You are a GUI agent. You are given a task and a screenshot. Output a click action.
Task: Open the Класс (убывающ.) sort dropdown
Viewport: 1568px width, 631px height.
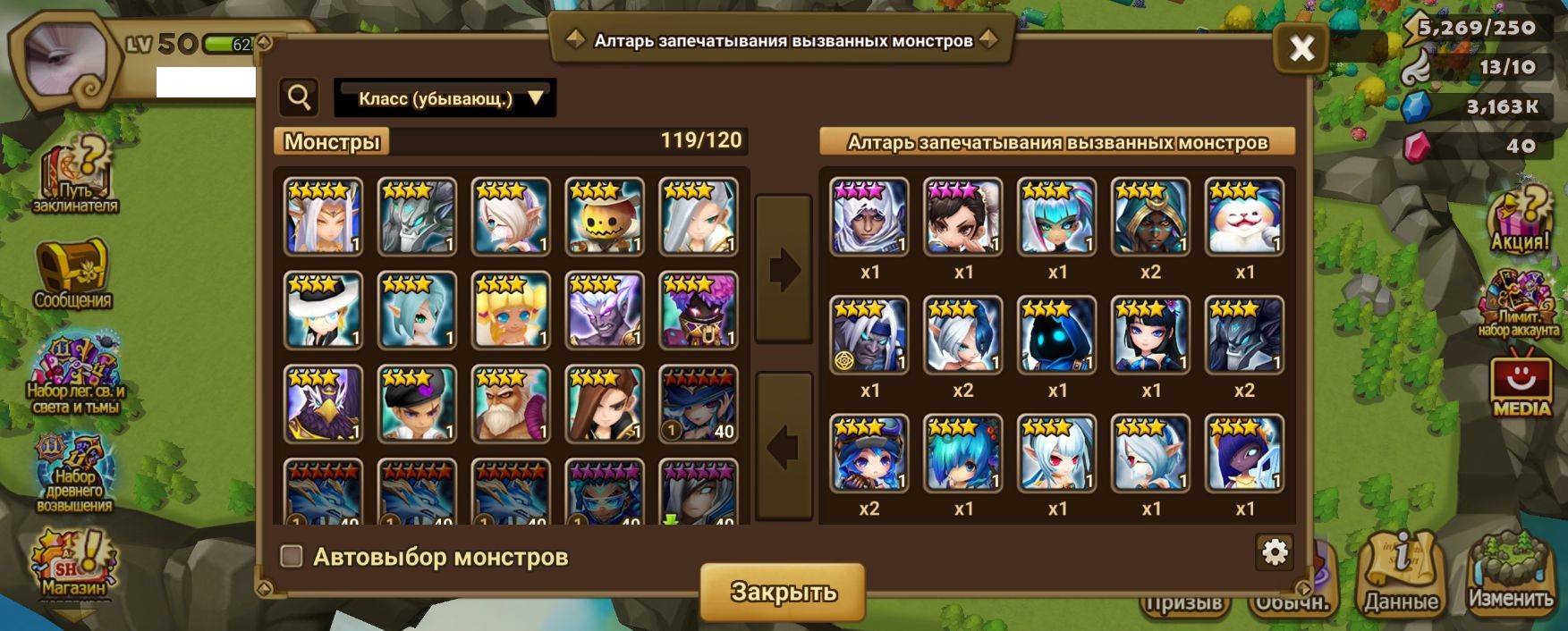point(445,98)
